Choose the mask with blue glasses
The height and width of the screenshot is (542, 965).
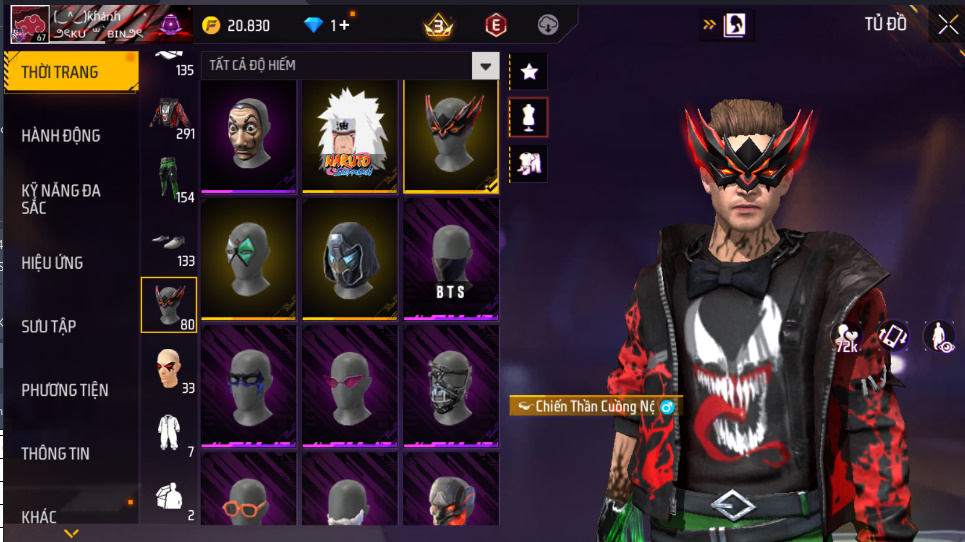click(x=249, y=384)
